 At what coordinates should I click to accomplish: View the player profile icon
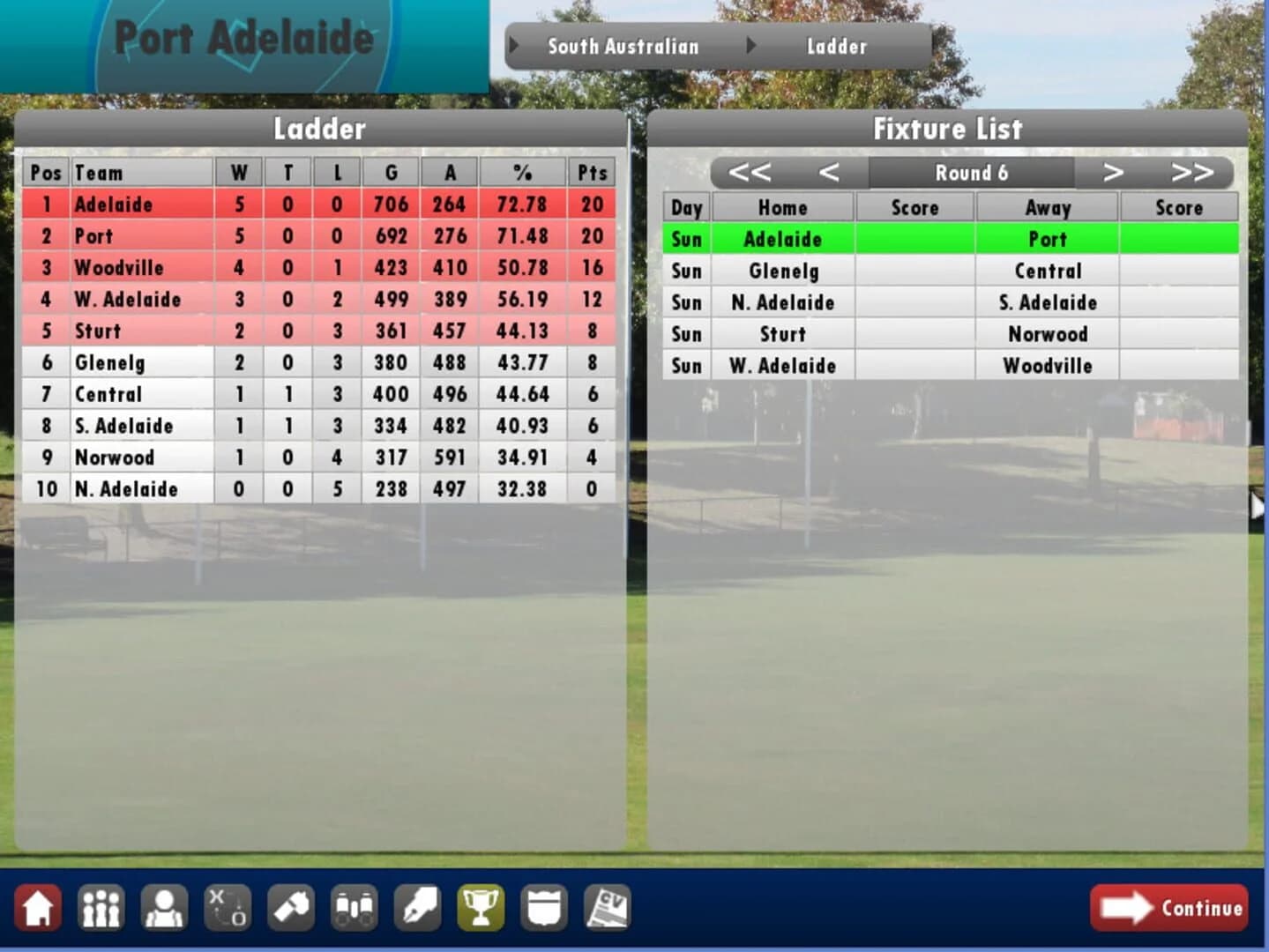click(164, 908)
